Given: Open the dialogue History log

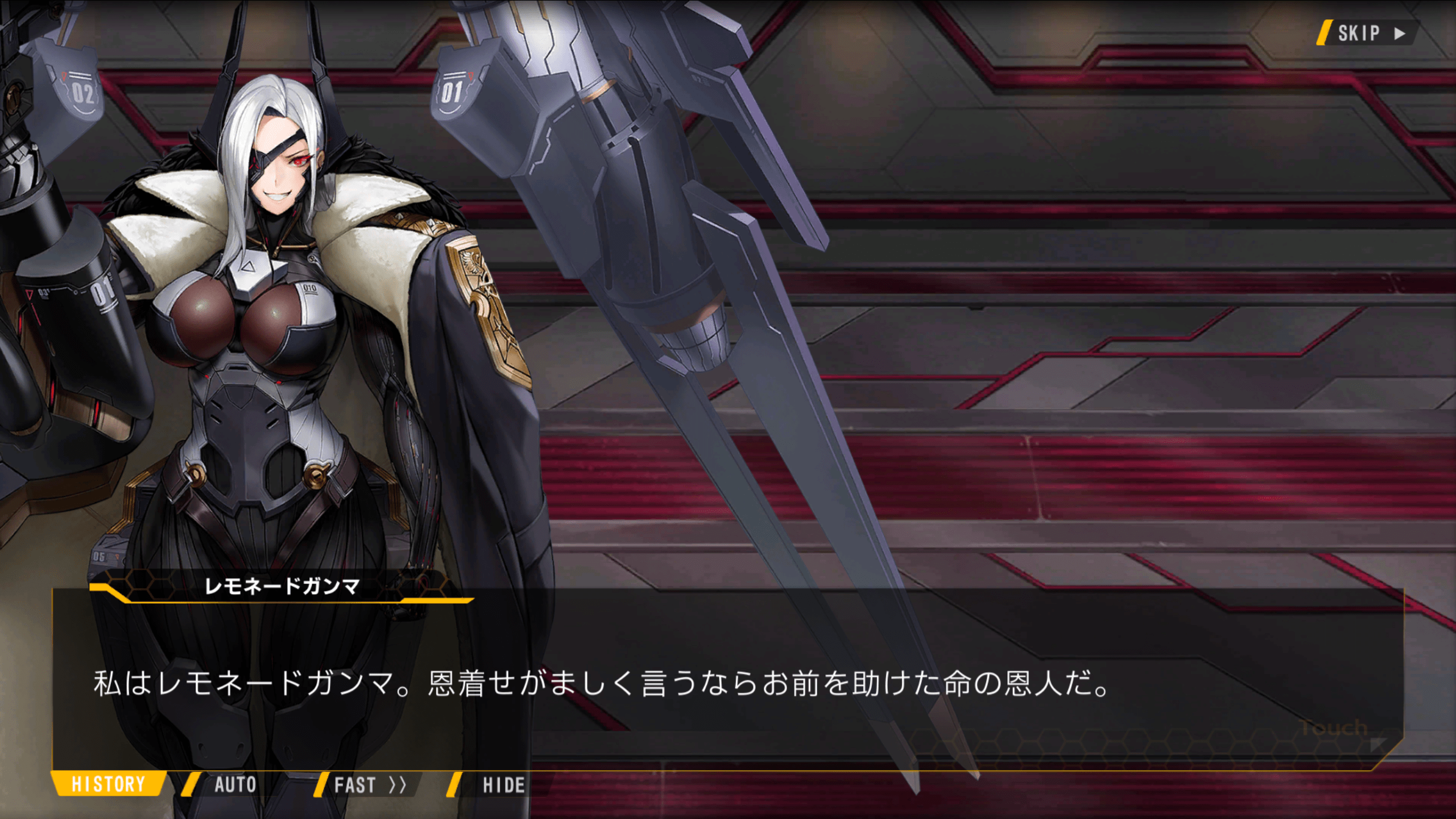Looking at the screenshot, I should 108,784.
